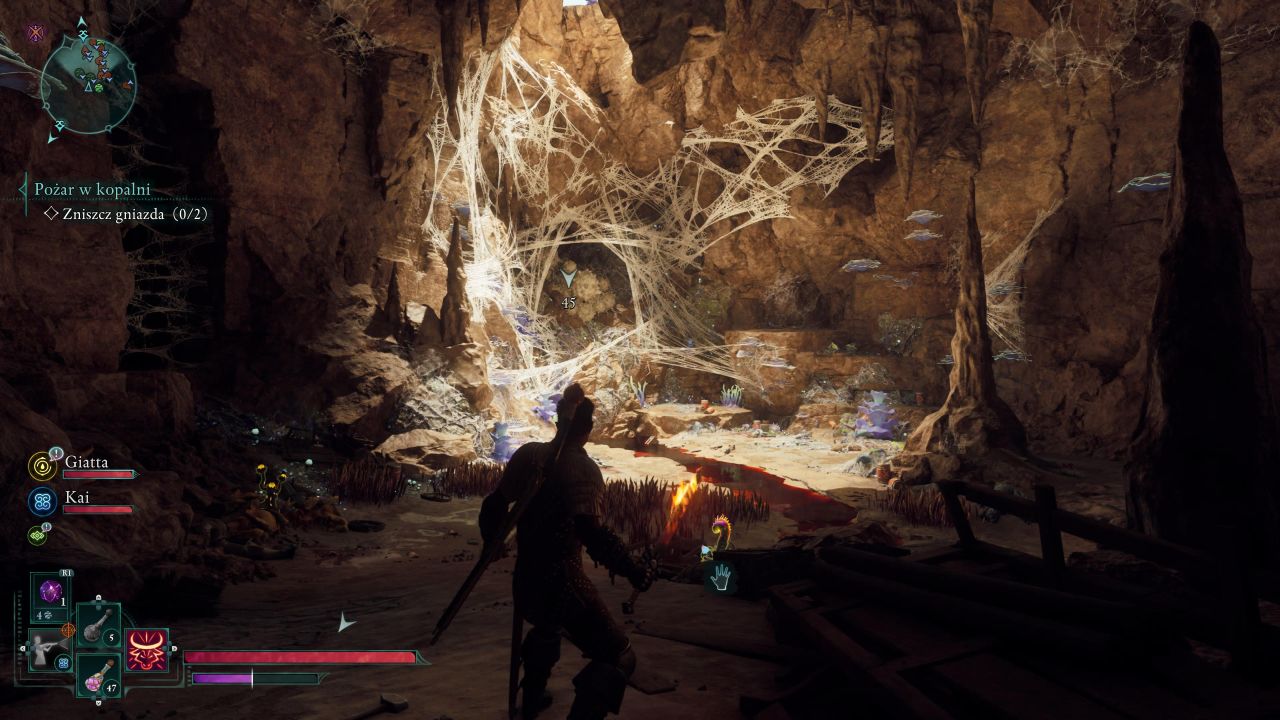Select the Pożar w kopalni quest tracker
Viewport: 1280px width, 720px height.
[x=92, y=189]
